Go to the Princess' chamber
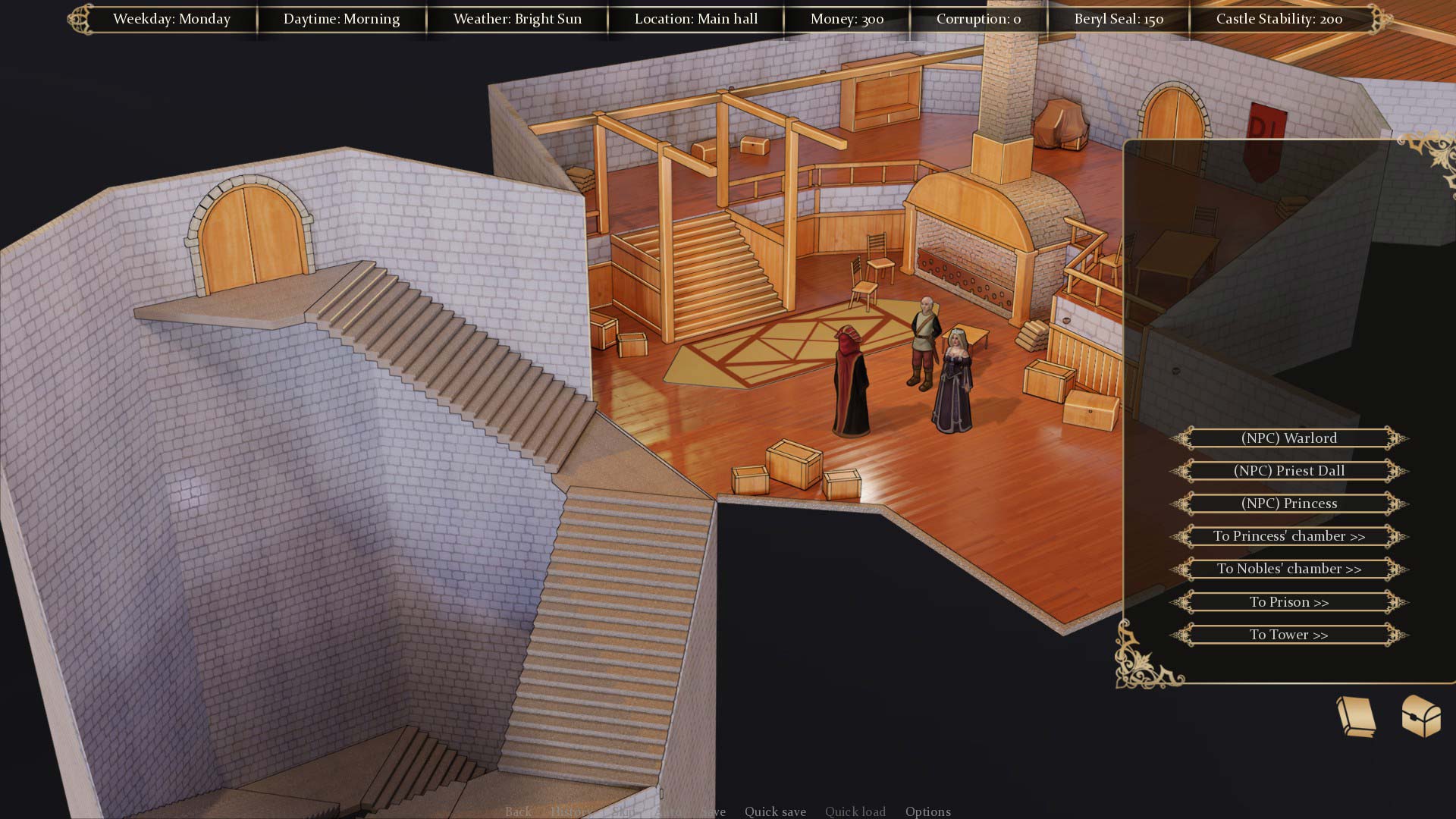 click(1288, 536)
